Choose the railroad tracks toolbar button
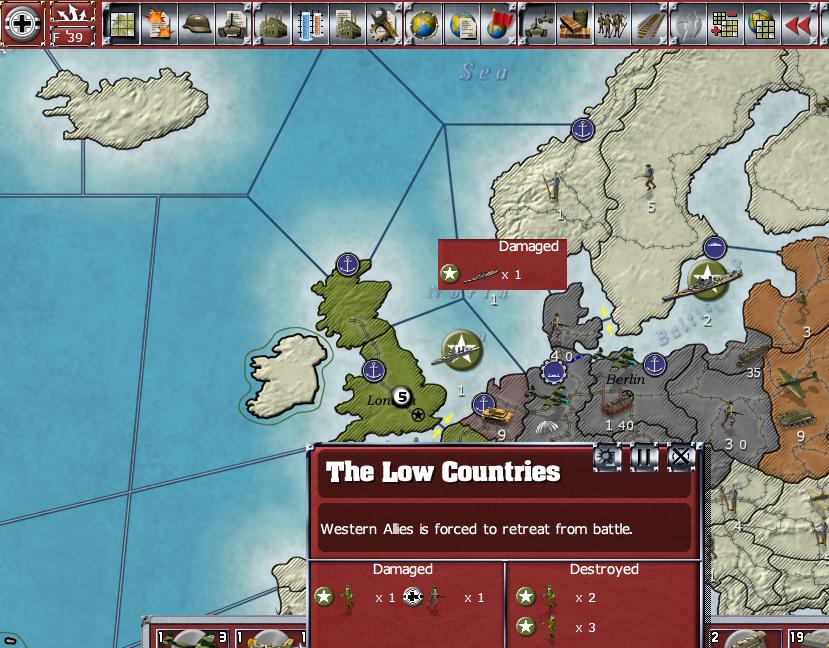The image size is (829, 648). tap(647, 21)
